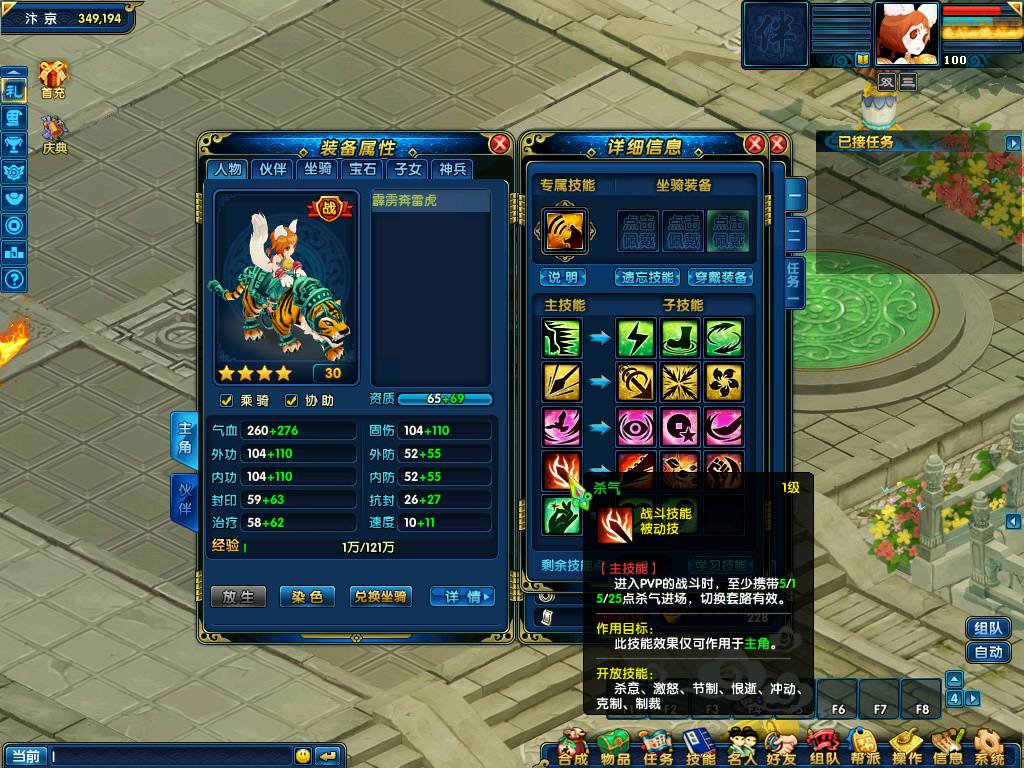
Task: Select the green lightning bolt sub-skill icon
Action: (x=635, y=338)
